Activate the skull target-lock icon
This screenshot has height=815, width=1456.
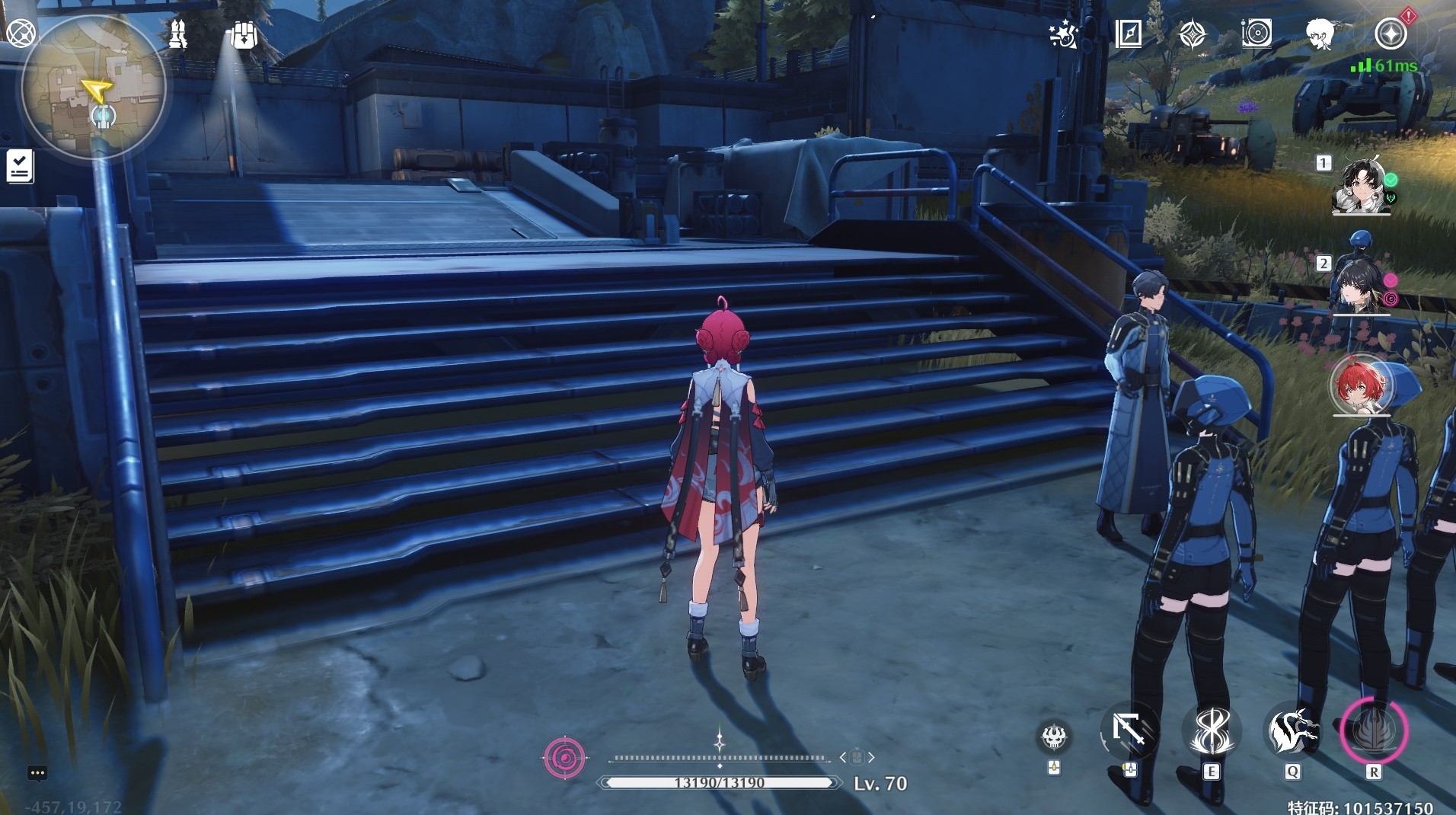click(1055, 736)
